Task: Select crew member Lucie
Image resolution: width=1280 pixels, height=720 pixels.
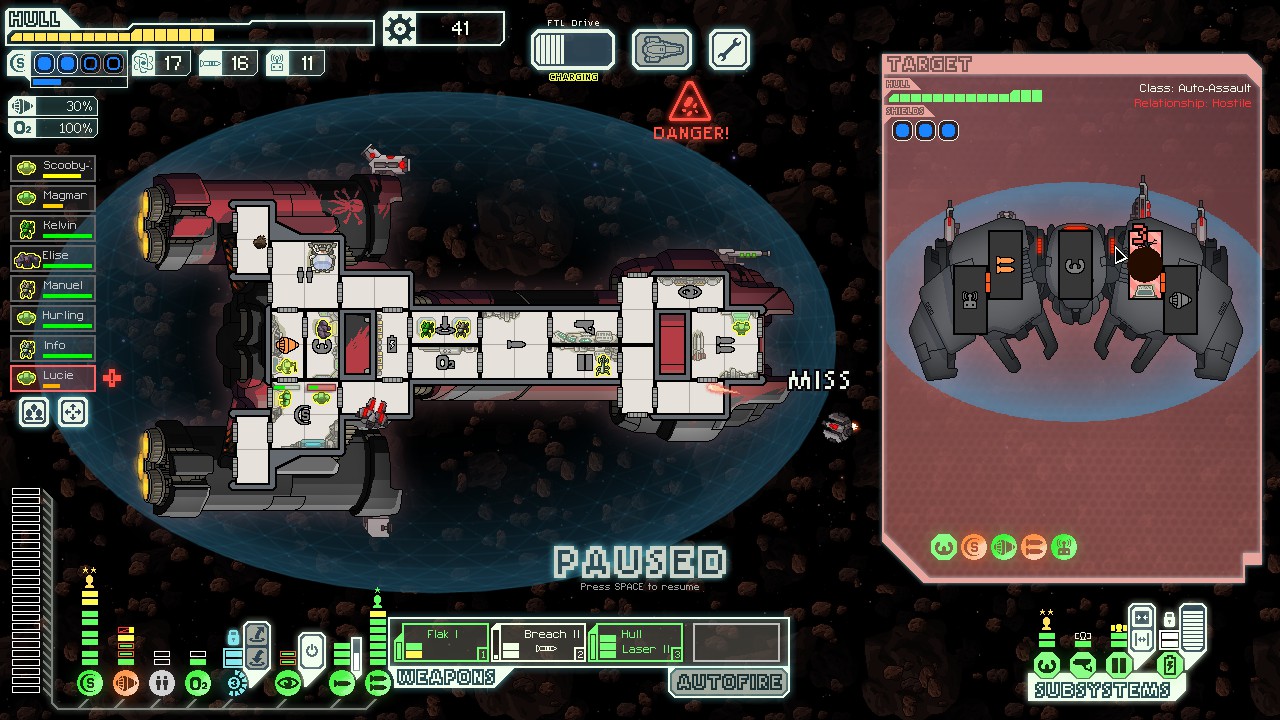Action: 52,378
